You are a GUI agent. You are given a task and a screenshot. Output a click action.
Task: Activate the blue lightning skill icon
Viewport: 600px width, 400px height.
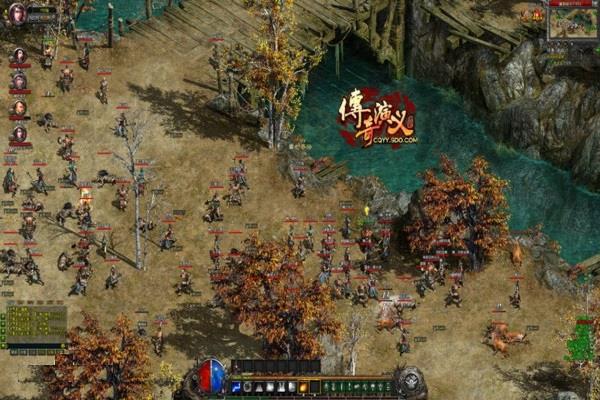(x=236, y=387)
